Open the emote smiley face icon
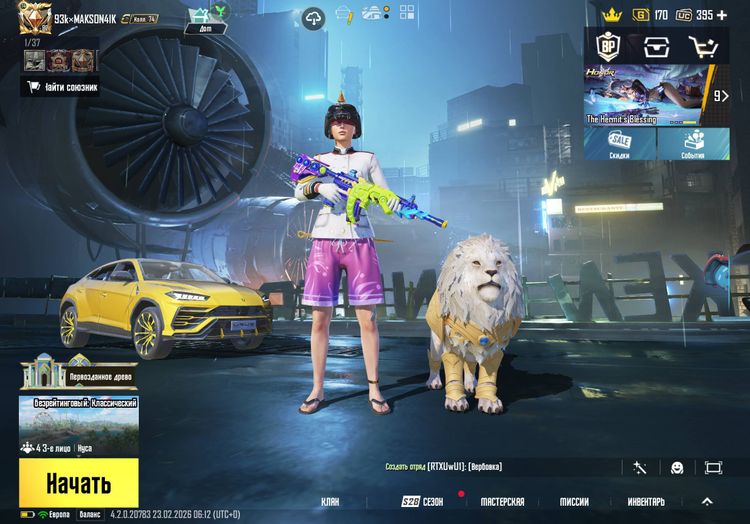 [x=677, y=467]
